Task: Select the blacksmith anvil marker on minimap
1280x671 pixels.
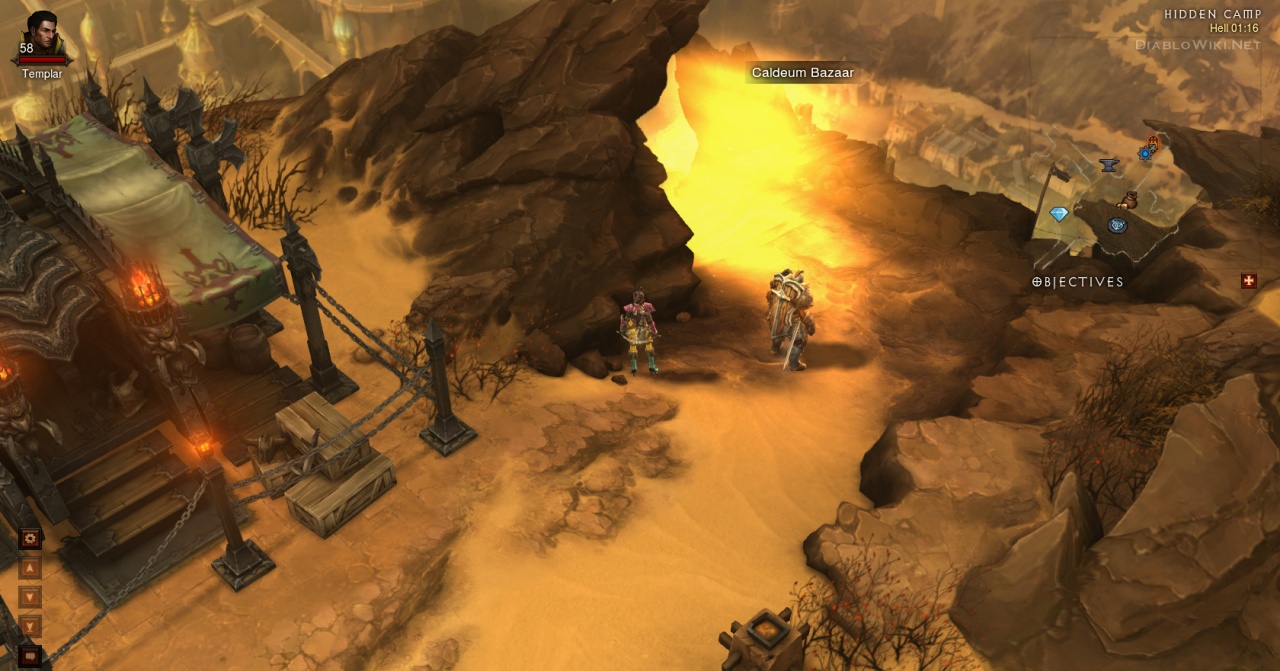Action: [x=1108, y=165]
